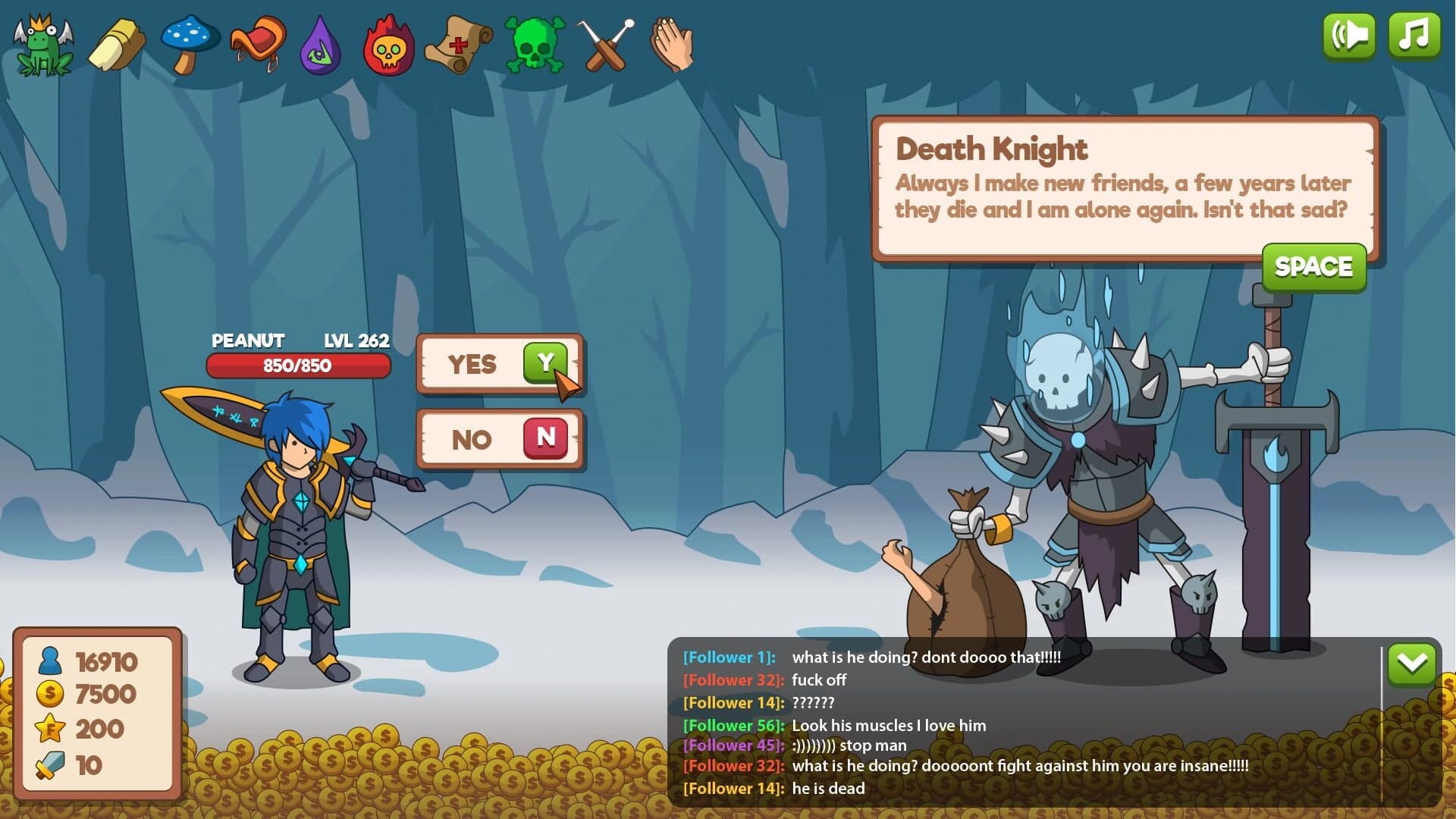The height and width of the screenshot is (819, 1456).
Task: Toggle the SPACE dialogue prompt
Action: [1313, 267]
